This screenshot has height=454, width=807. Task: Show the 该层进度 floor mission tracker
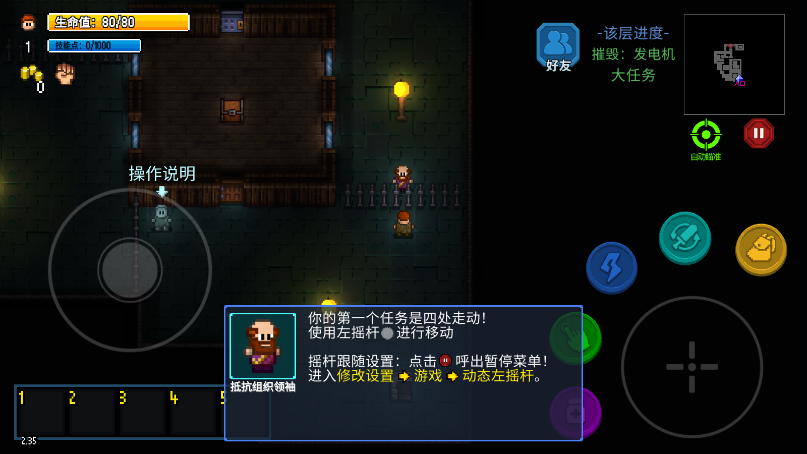point(633,54)
